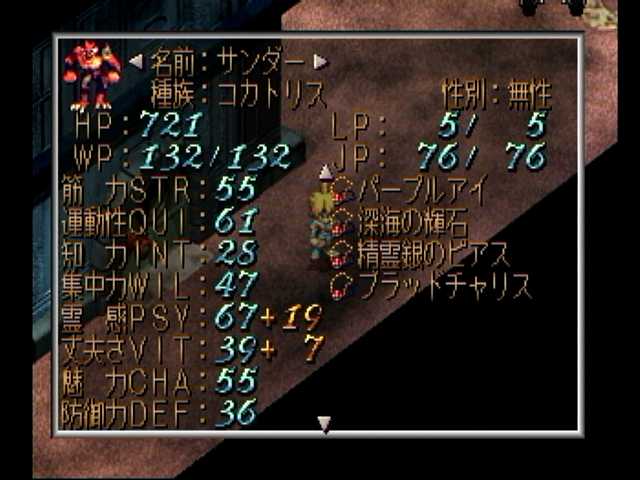Image resolution: width=640 pixels, height=480 pixels.
Task: Select the red monster portrait
Action: pos(92,74)
